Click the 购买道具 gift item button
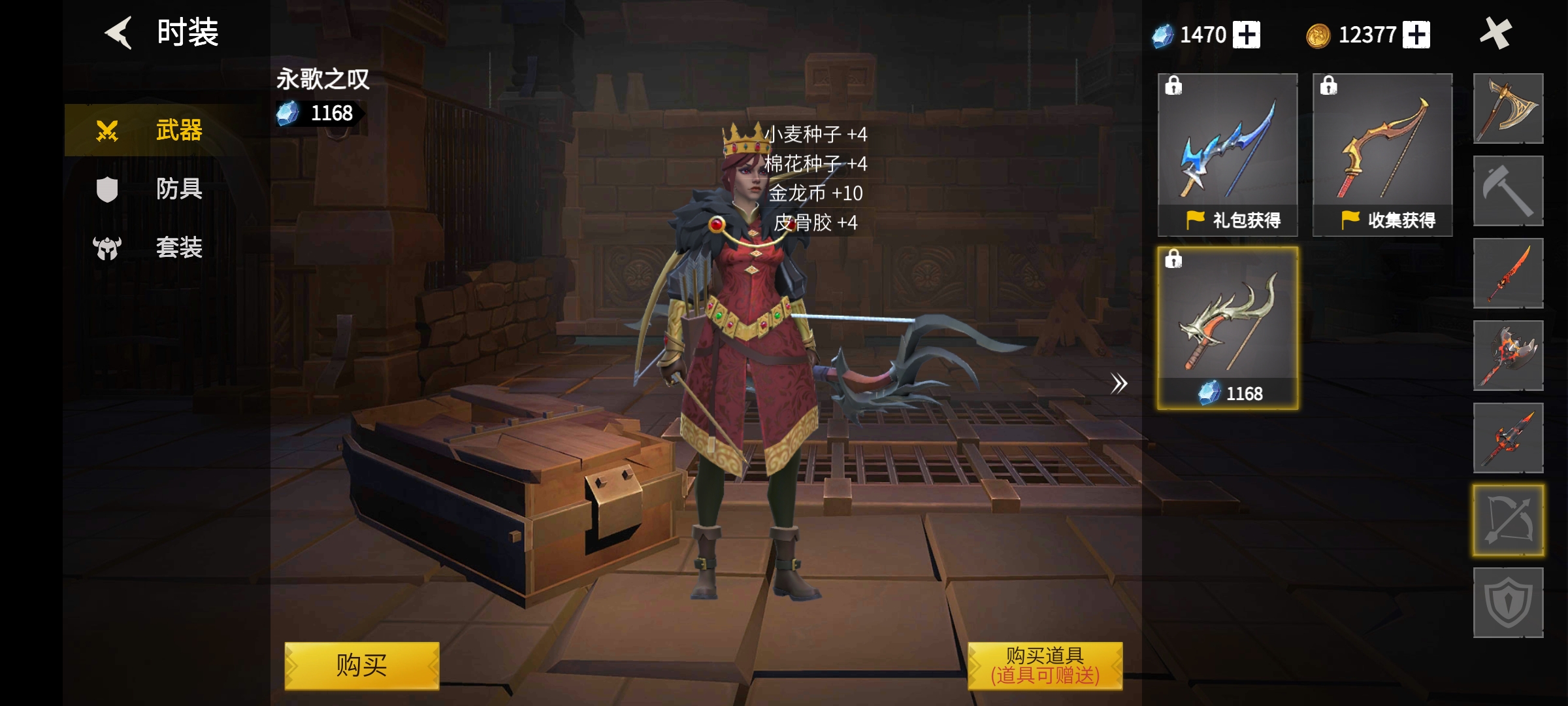The width and height of the screenshot is (1568, 706). [1045, 665]
